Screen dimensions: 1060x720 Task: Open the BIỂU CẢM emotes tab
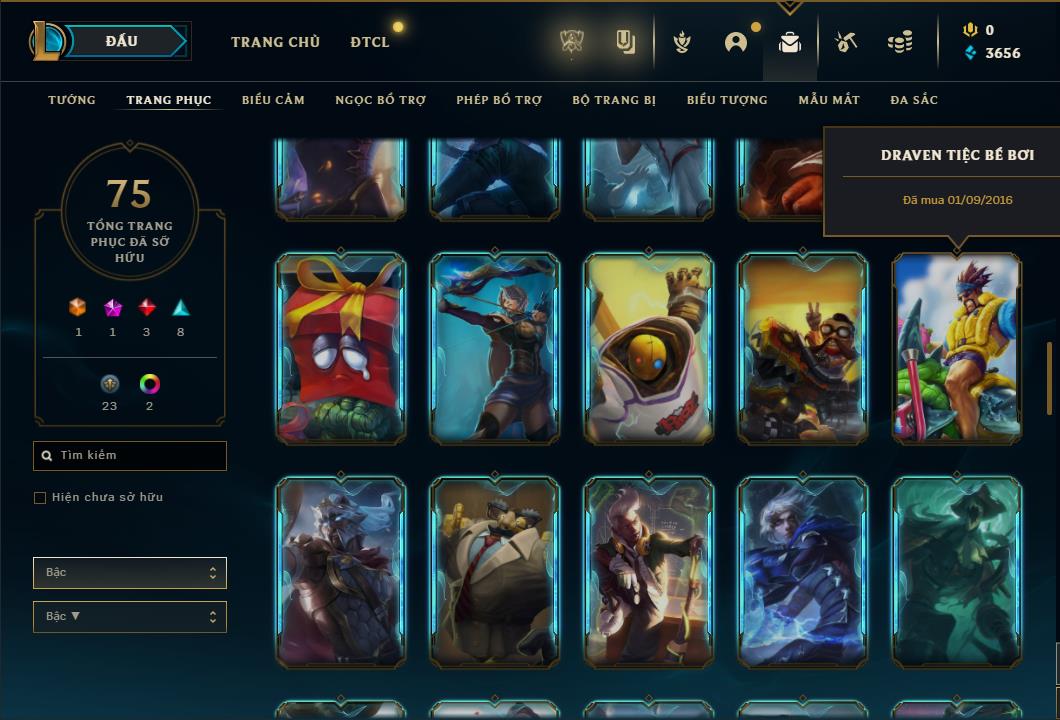(x=273, y=100)
